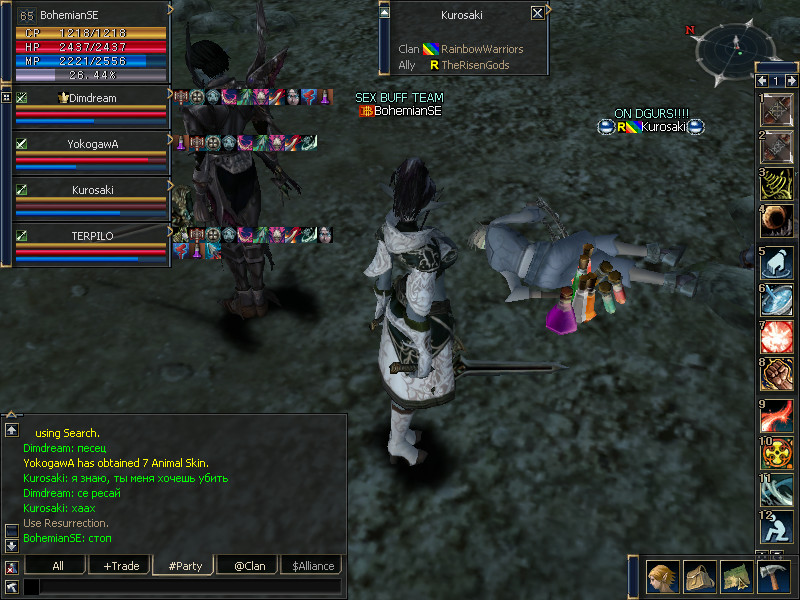Activate the red burst skill in slot 7
Screen dimensions: 800x600
(777, 335)
